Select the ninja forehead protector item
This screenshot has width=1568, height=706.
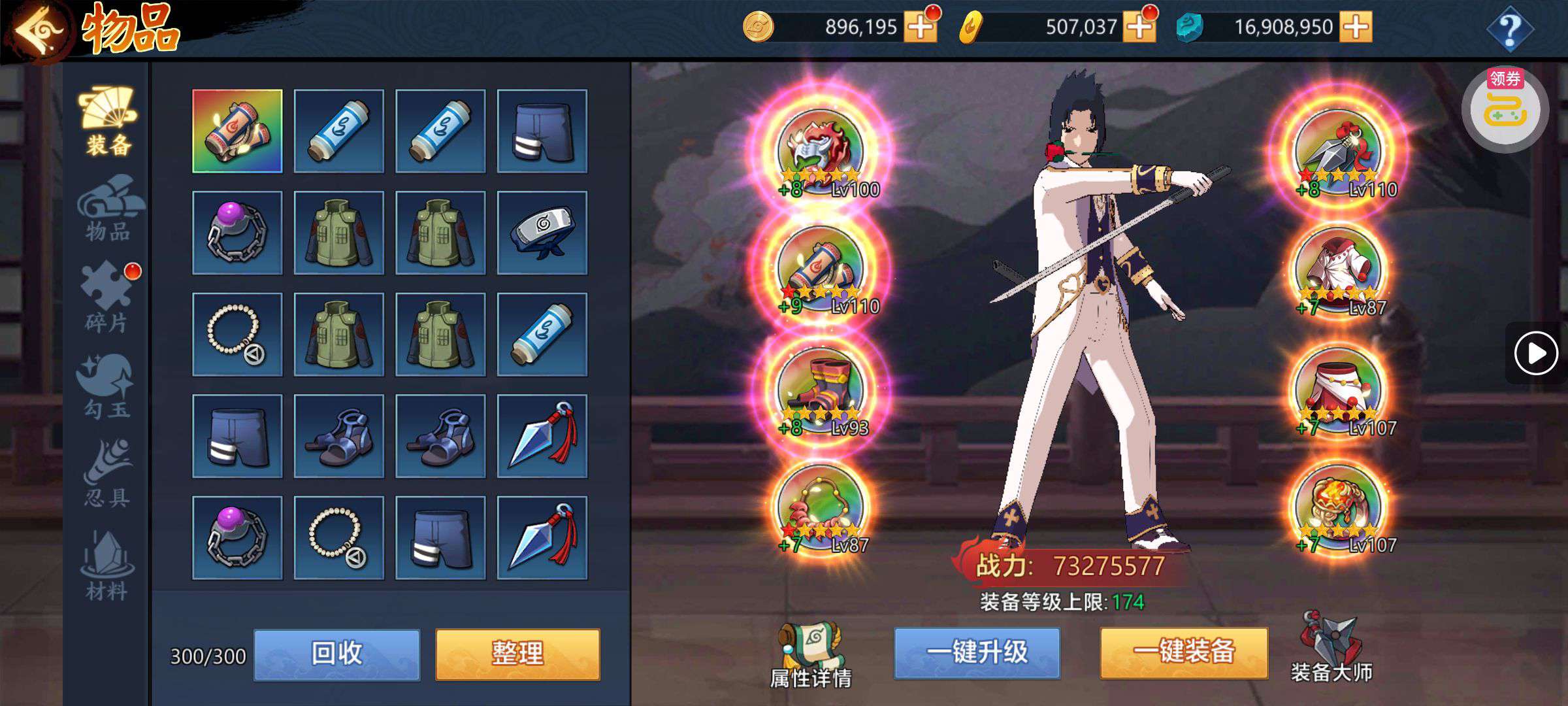tap(542, 233)
